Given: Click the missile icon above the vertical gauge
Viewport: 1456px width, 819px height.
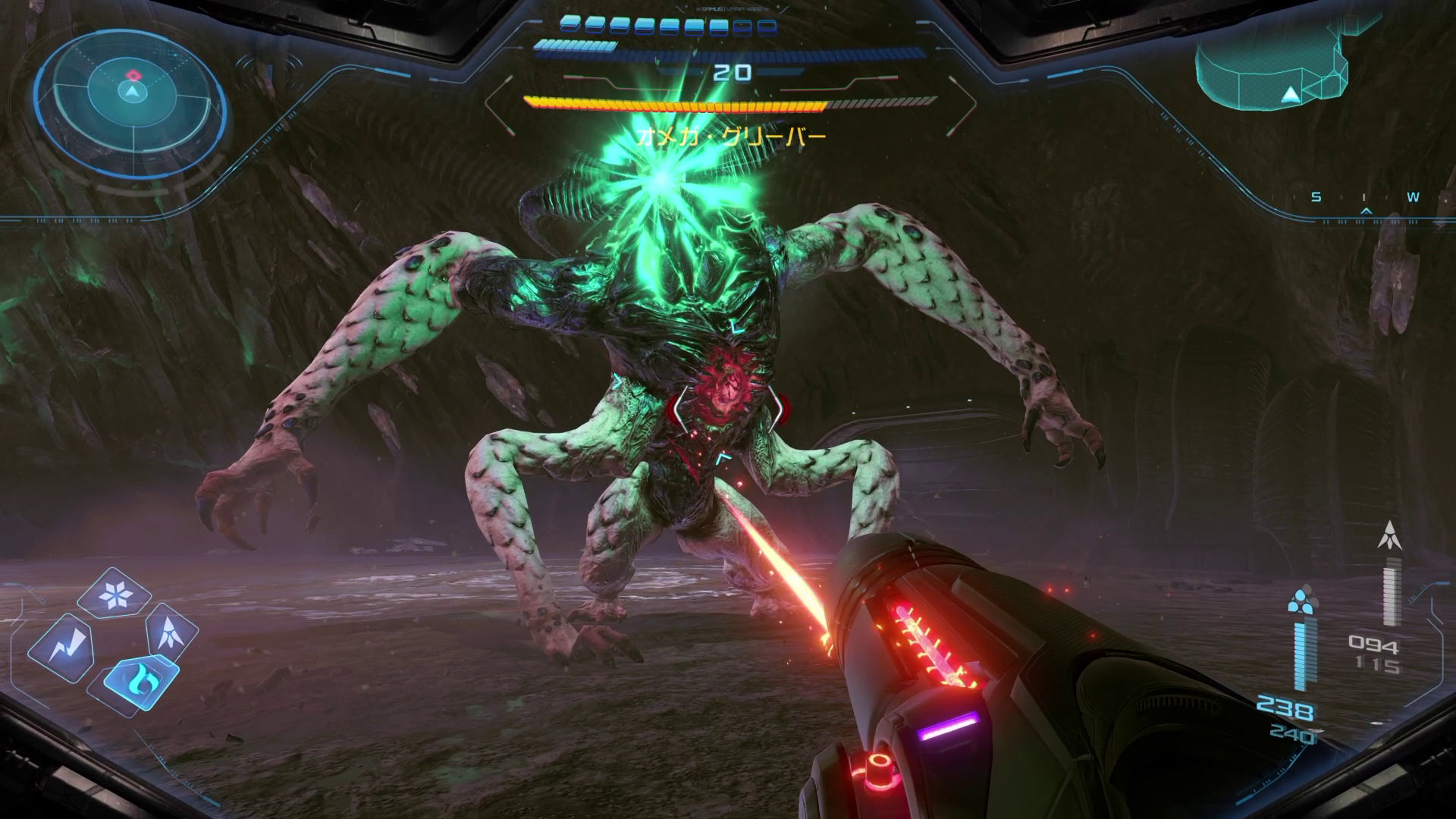Looking at the screenshot, I should (1391, 537).
